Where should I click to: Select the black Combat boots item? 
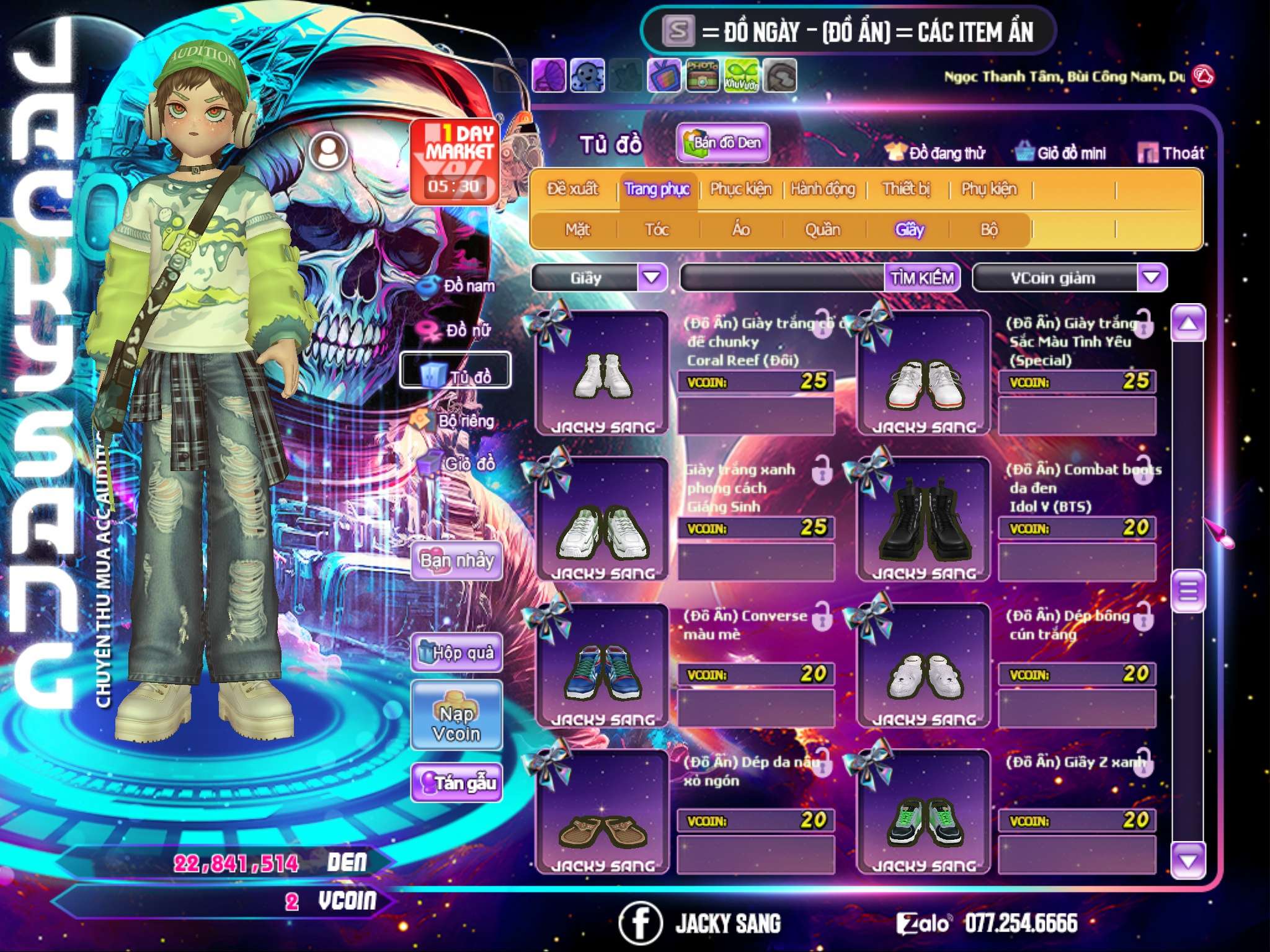pyautogui.click(x=923, y=519)
